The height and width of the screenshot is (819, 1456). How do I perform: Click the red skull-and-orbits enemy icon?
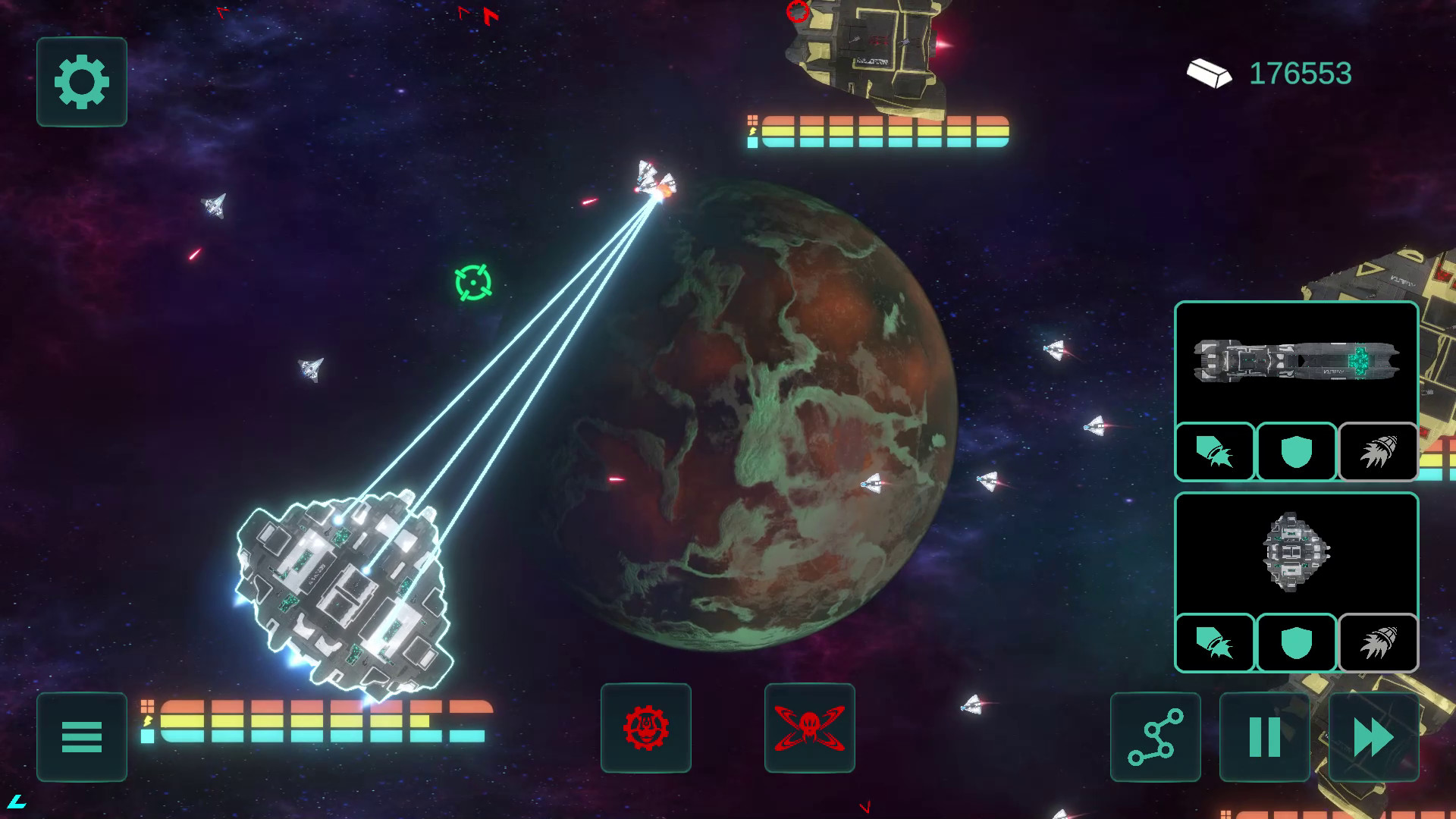809,726
